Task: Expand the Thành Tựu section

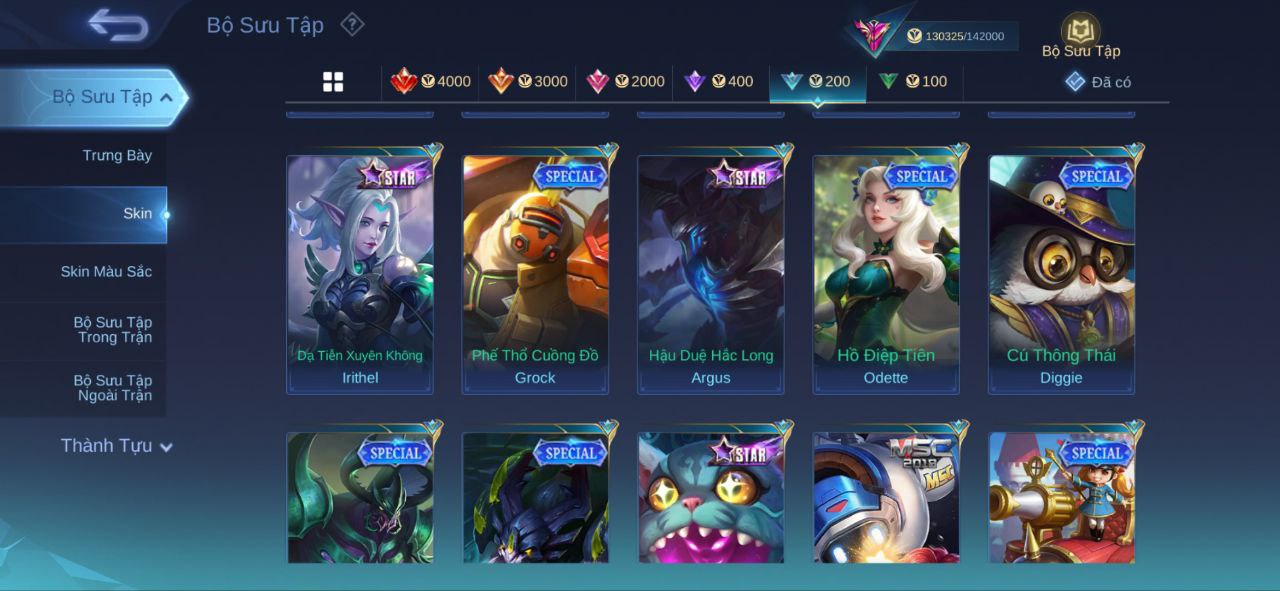Action: (116, 446)
